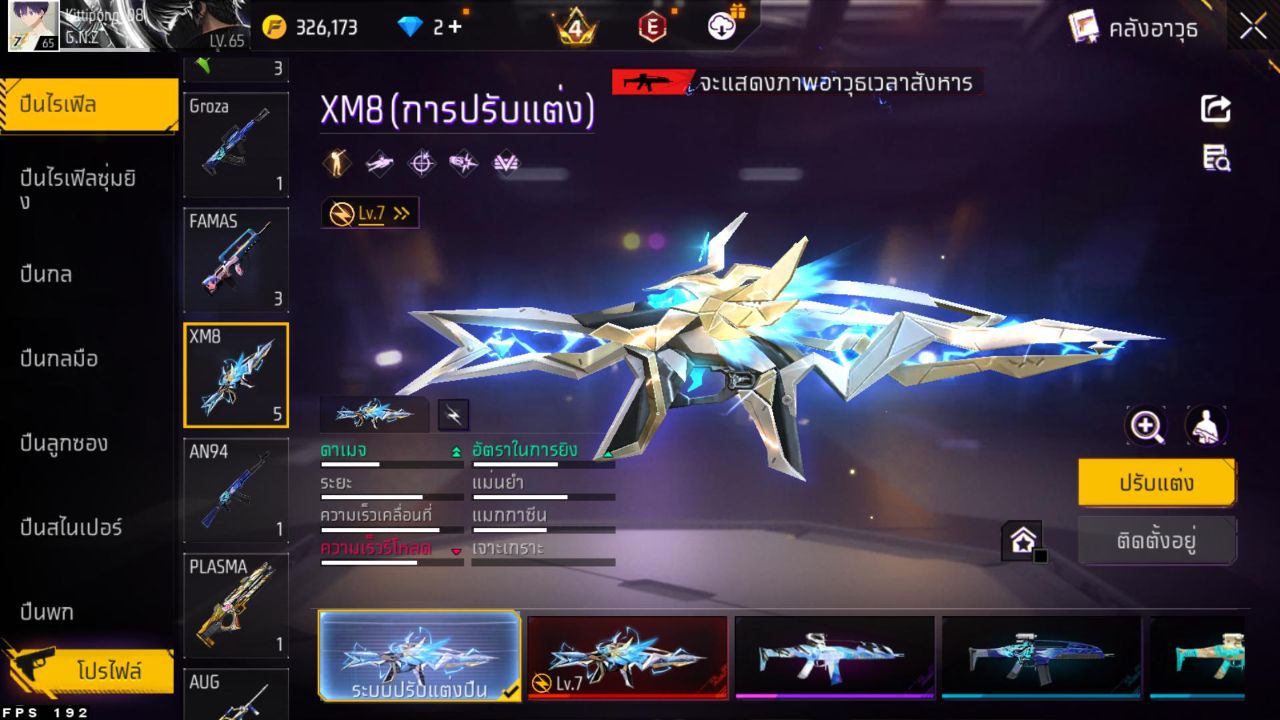The image size is (1280, 720).
Task: Add diamonds using the plus button
Action: coord(455,27)
